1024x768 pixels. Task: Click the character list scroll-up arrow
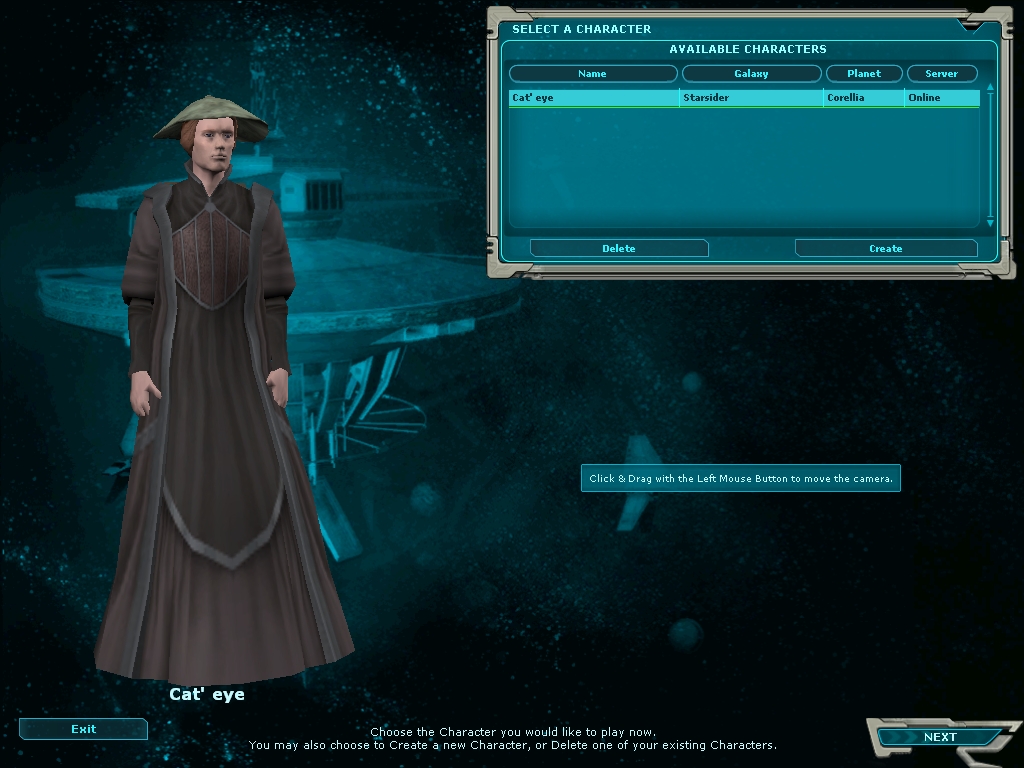click(990, 88)
